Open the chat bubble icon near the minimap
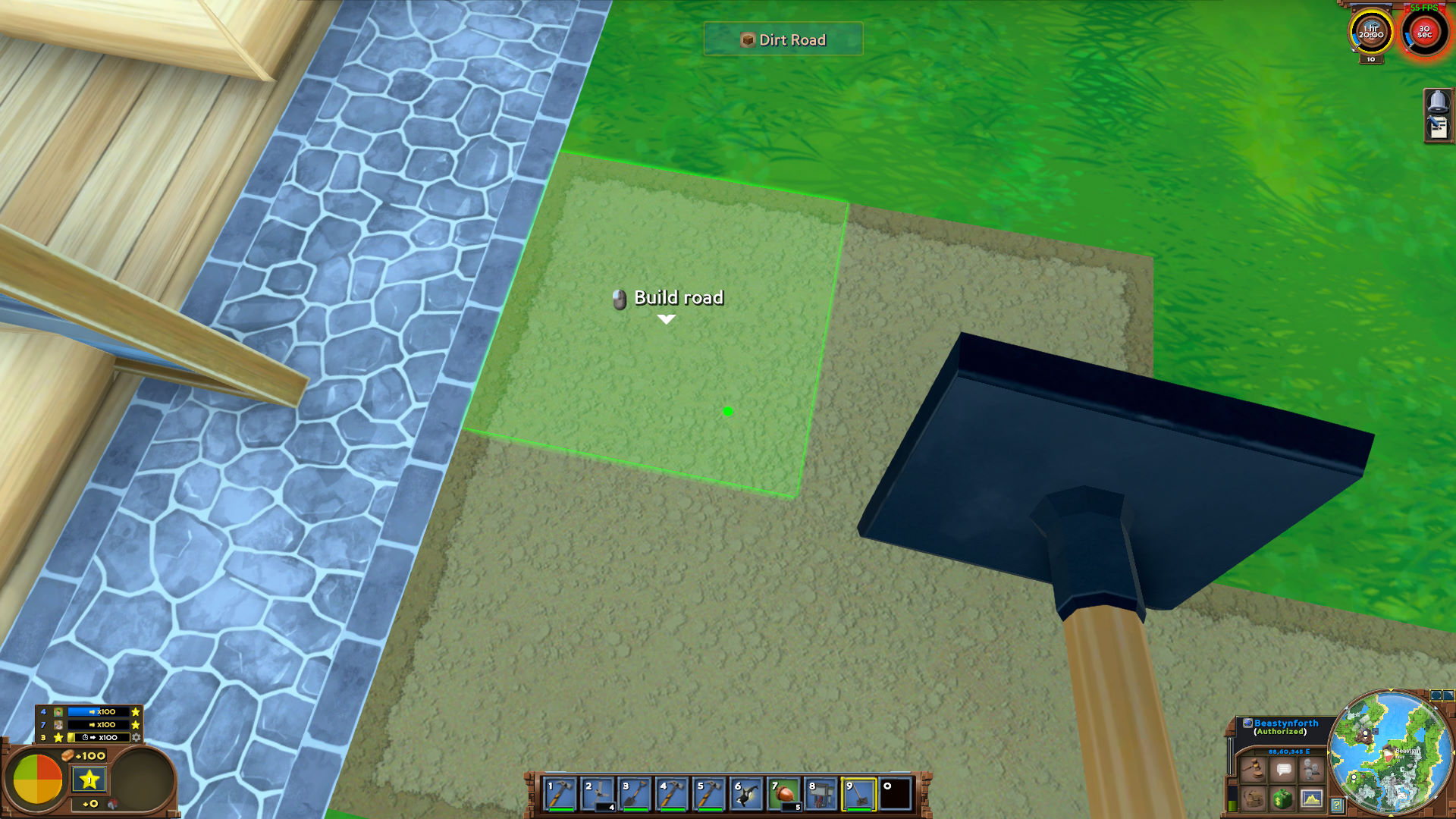The height and width of the screenshot is (819, 1456). (x=1284, y=770)
